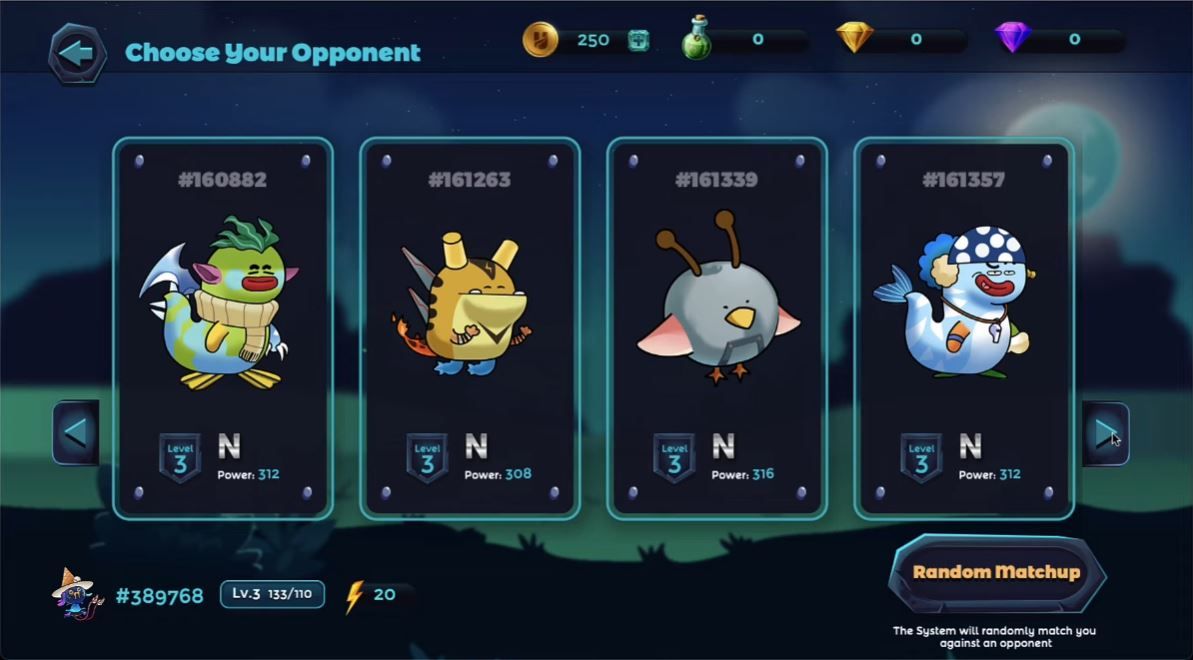1193x660 pixels.
Task: Show next opponents with right arrow
Action: (x=1105, y=433)
